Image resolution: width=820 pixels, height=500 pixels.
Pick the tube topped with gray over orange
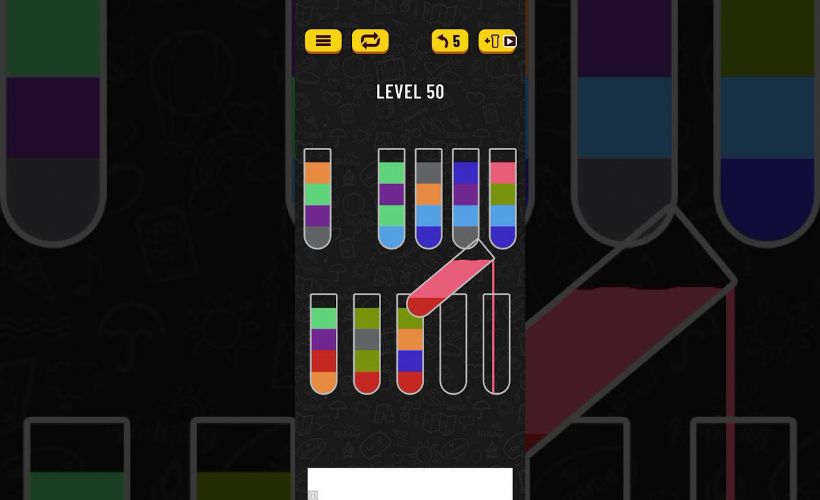428,198
